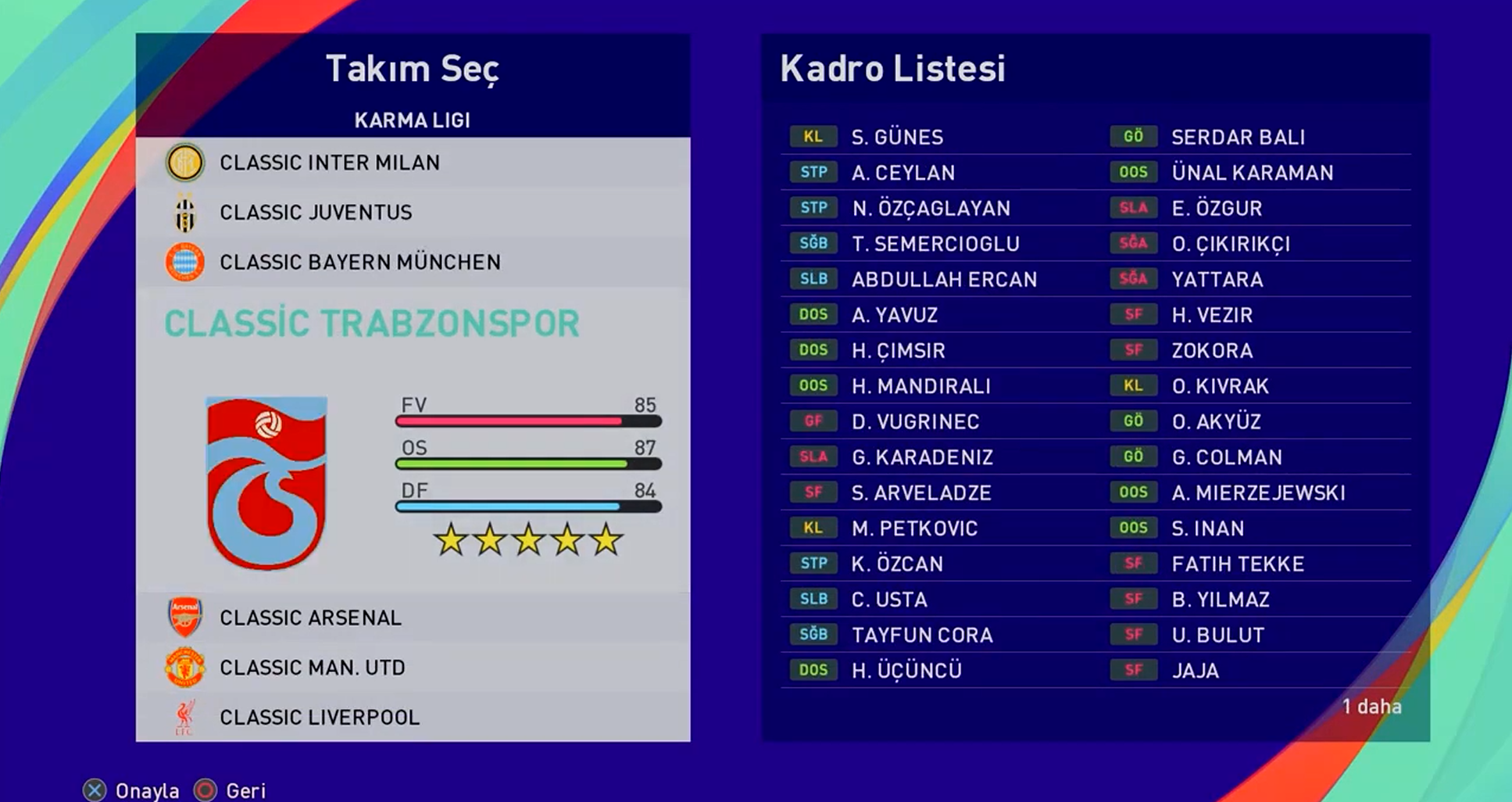Choose Classic Juventus from the list
The image size is (1512, 802).
(315, 212)
